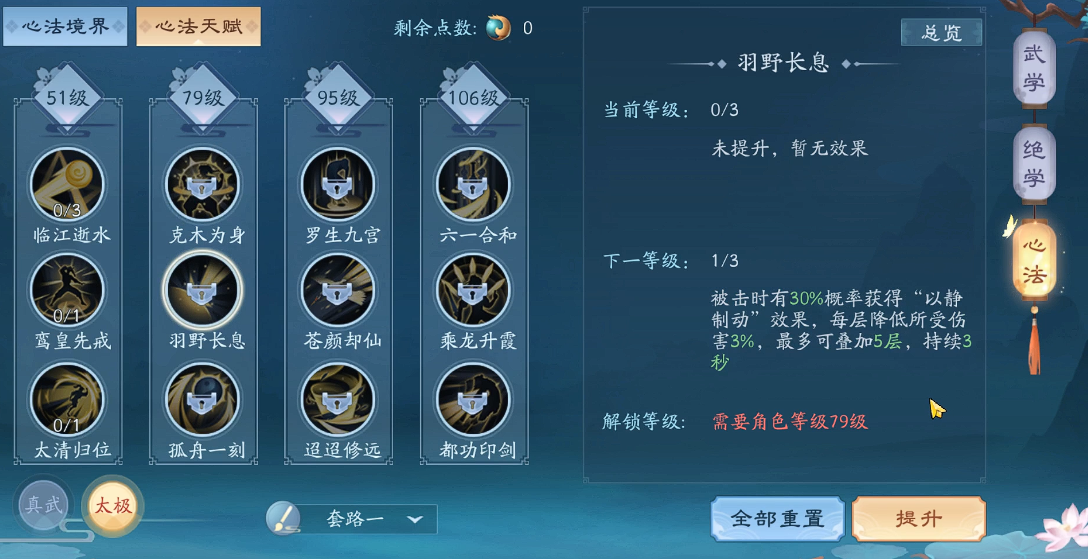Click the 全部重置 reset button

pos(777,519)
